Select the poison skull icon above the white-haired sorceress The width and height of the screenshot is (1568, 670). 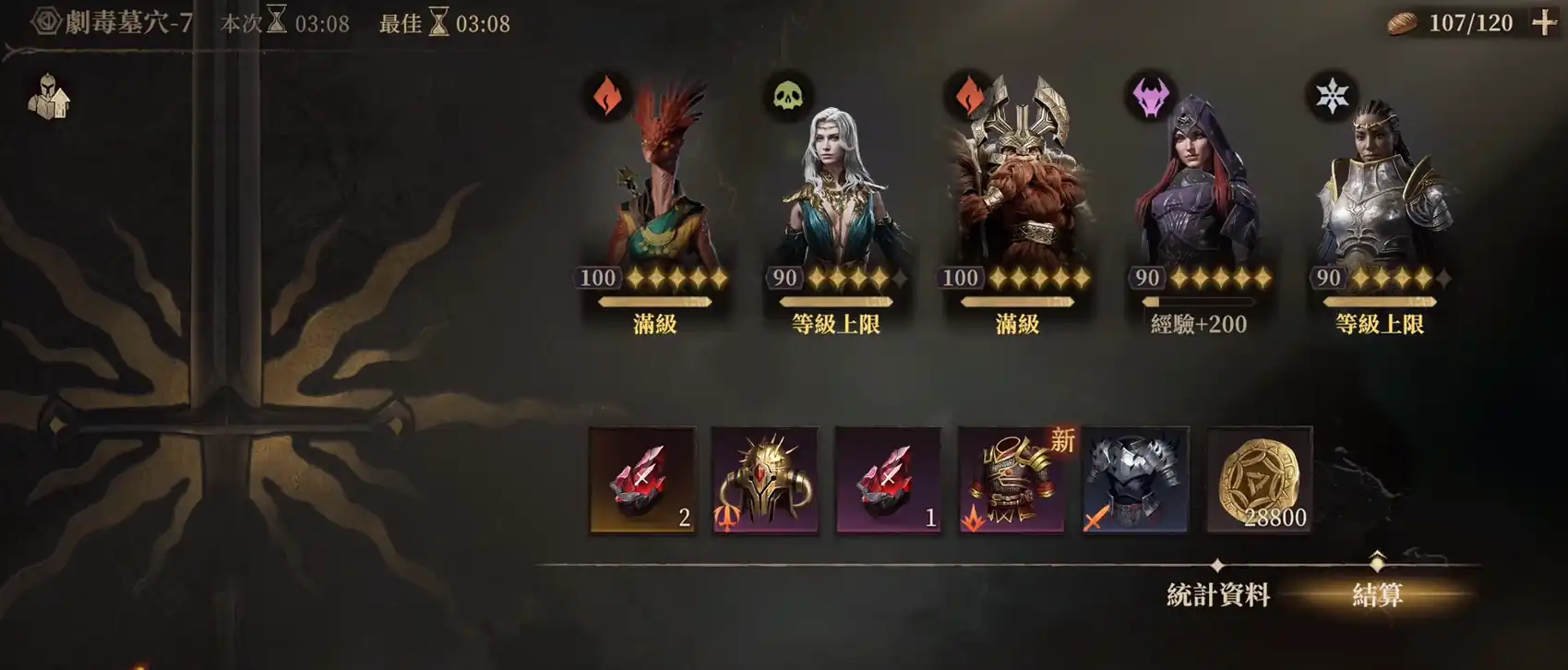coord(786,94)
